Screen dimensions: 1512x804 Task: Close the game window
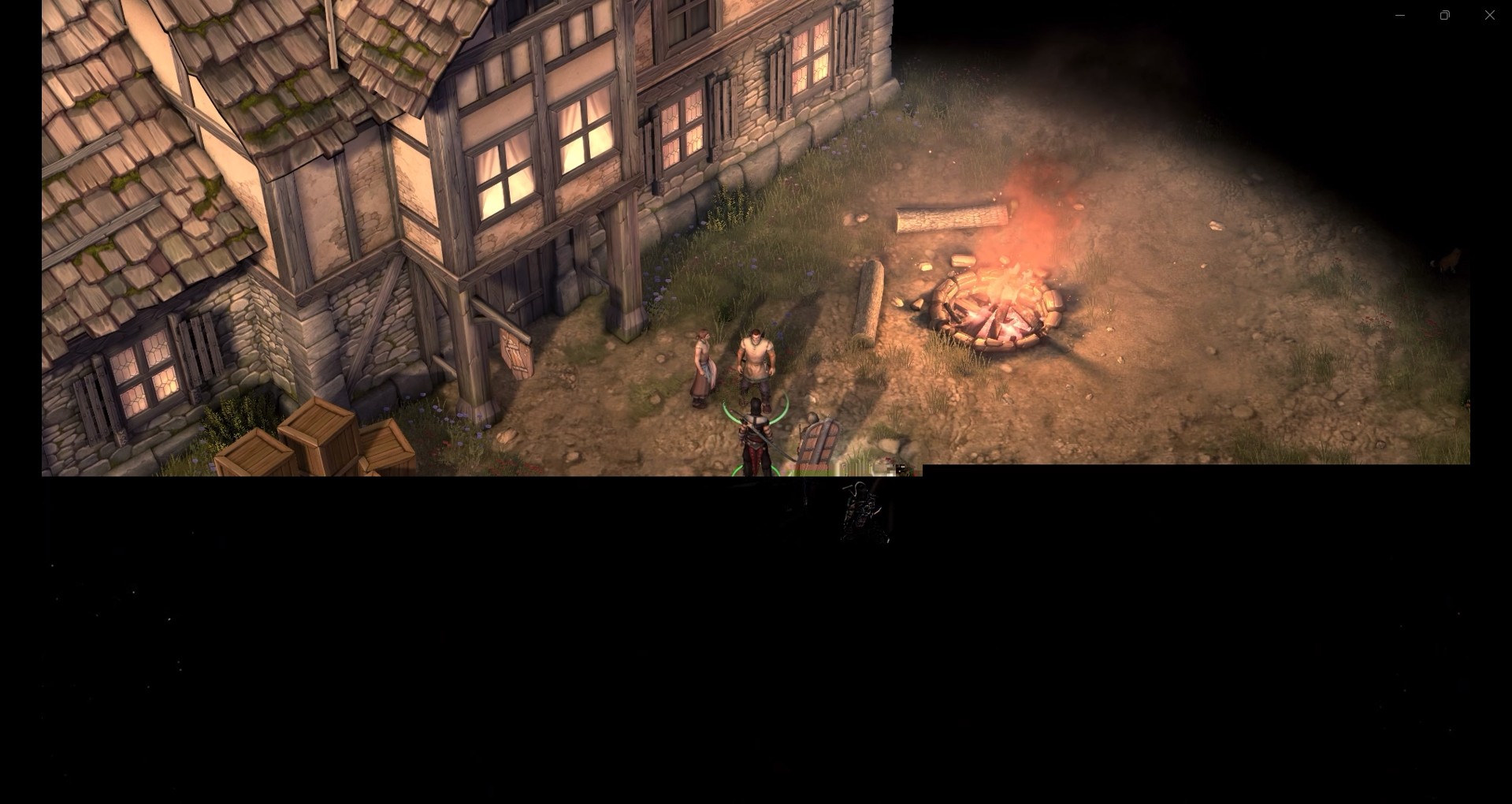(x=1489, y=15)
